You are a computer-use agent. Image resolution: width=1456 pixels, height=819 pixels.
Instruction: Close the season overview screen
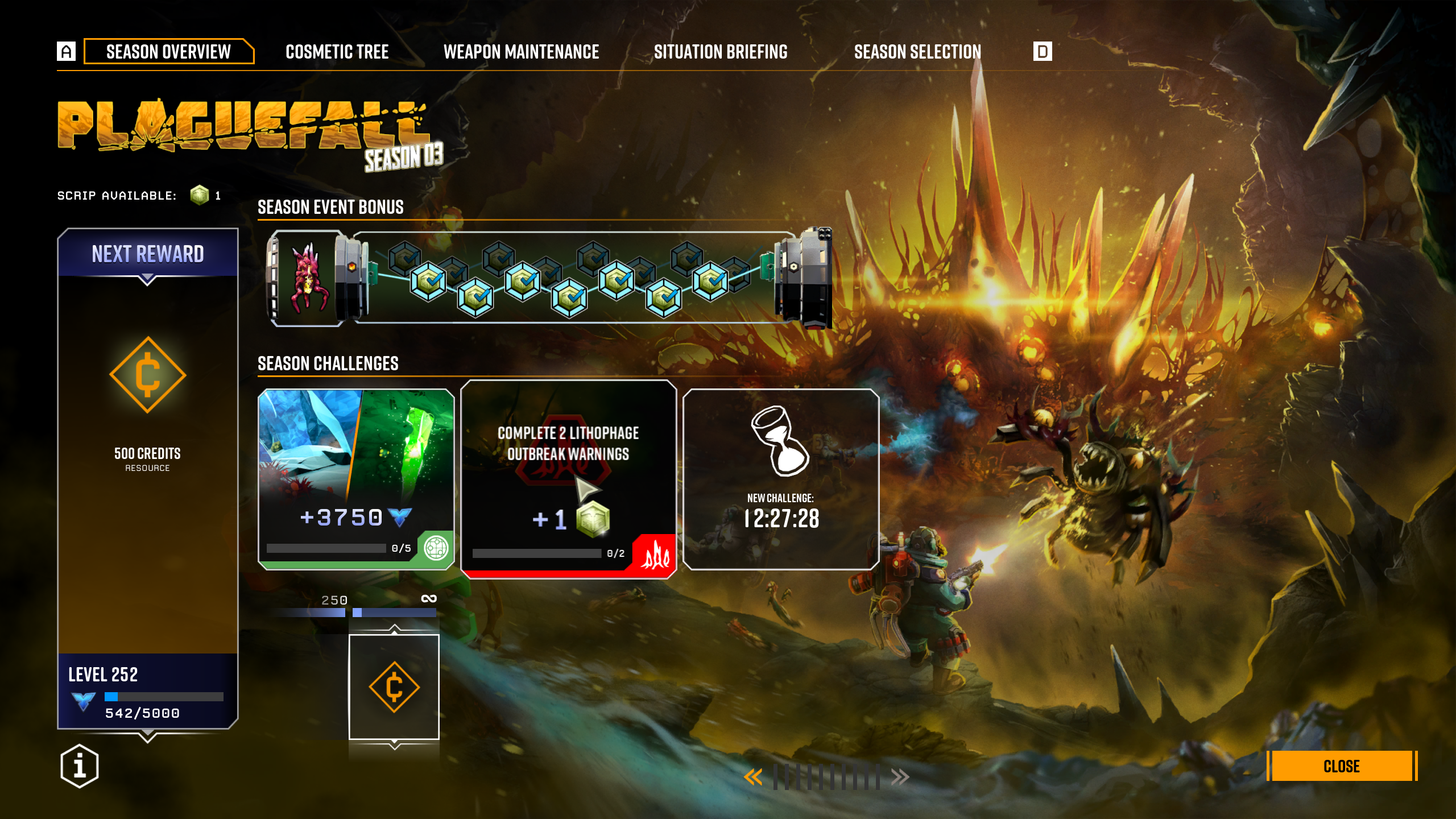[1342, 766]
